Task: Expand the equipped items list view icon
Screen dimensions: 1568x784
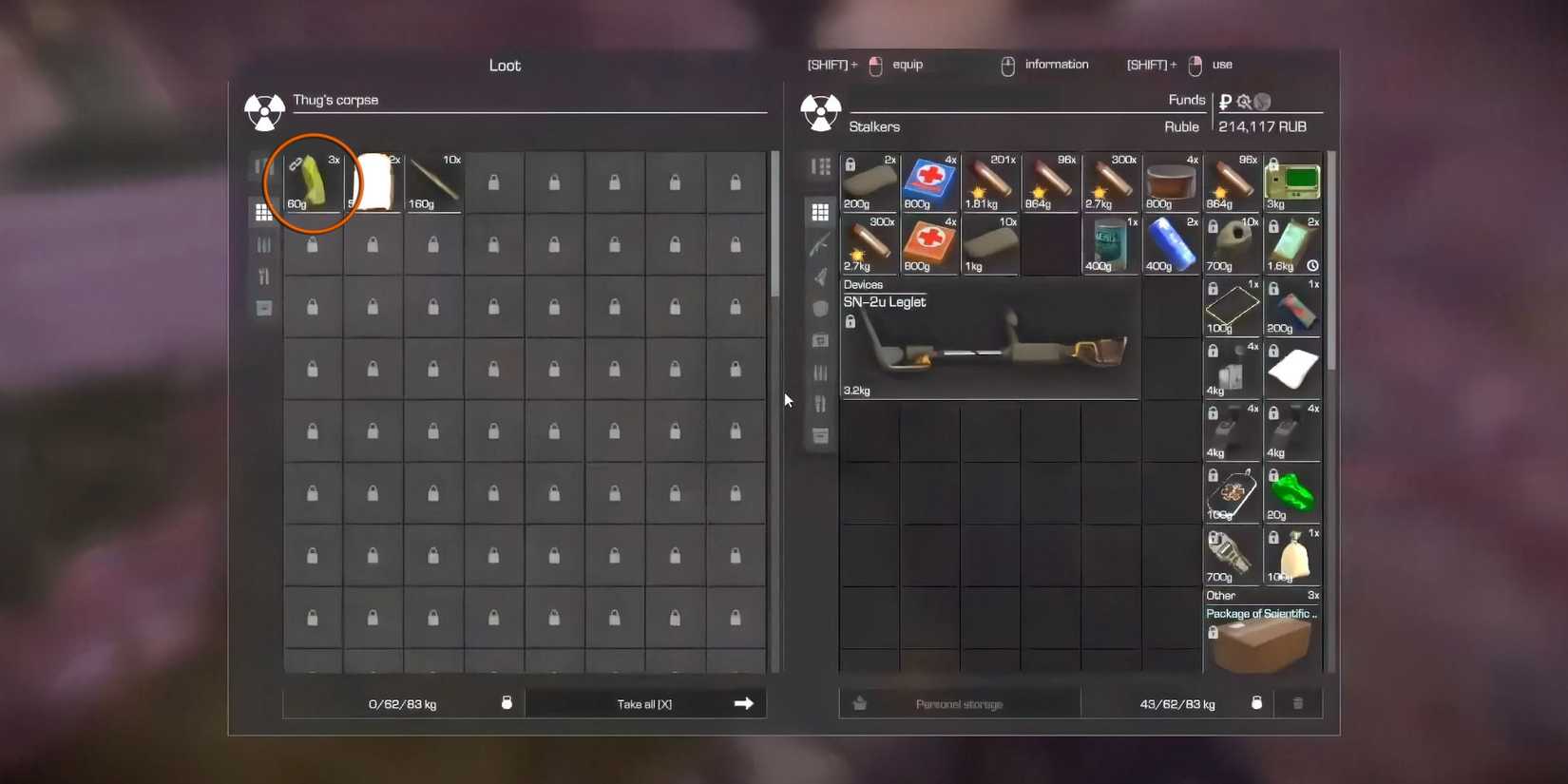Action: [820, 166]
